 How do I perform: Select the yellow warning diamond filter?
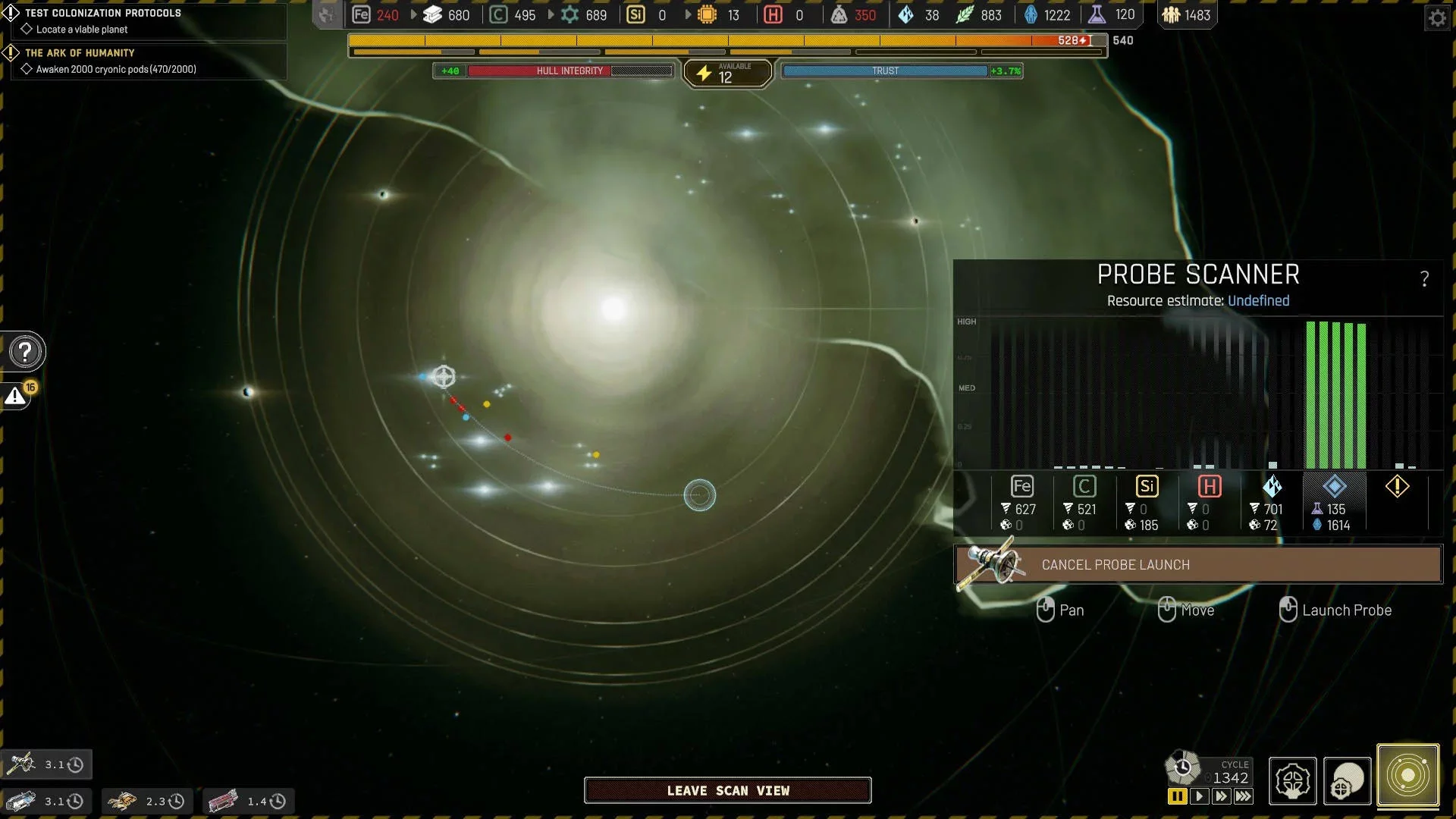click(1397, 487)
